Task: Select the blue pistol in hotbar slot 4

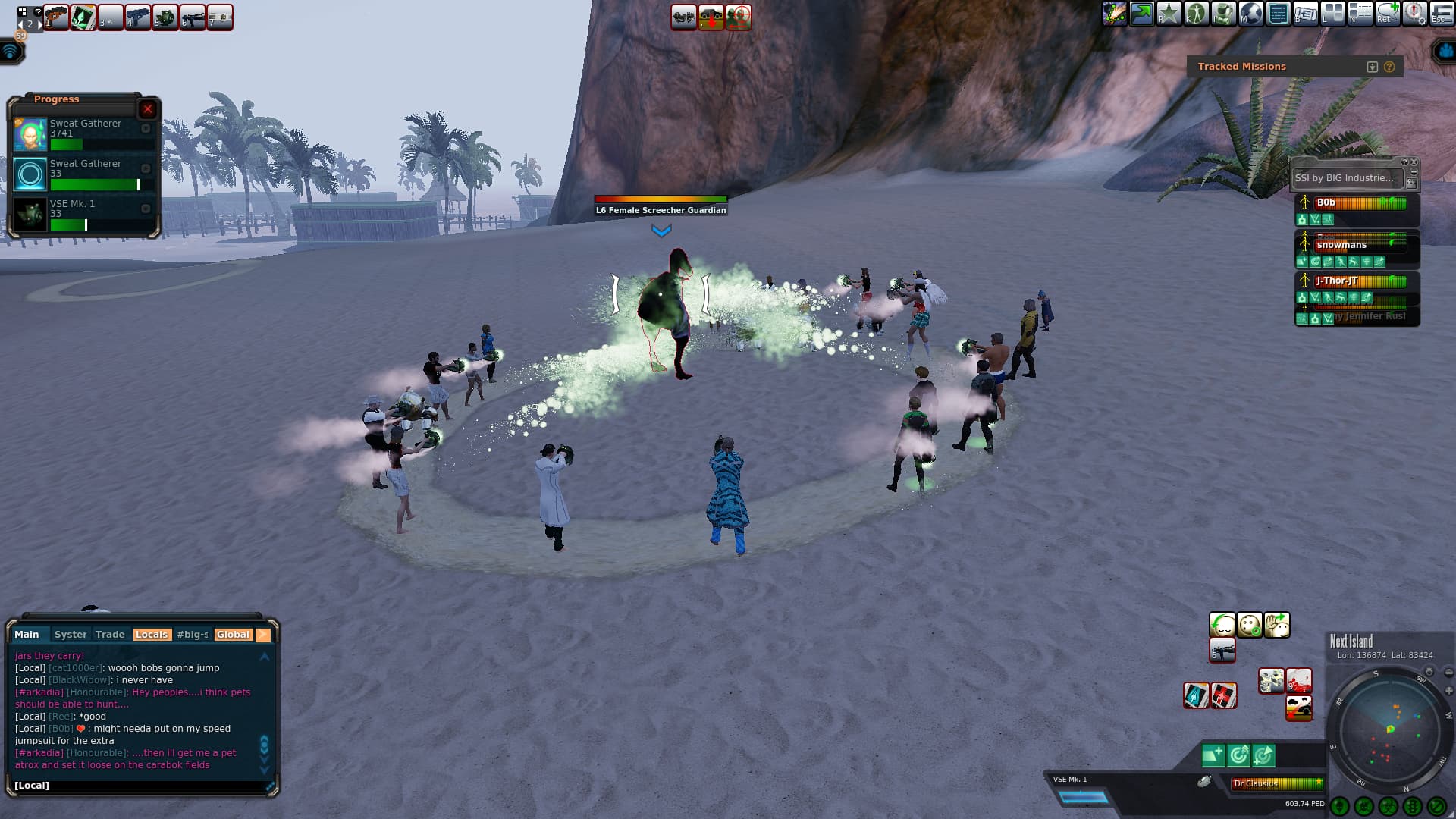Action: click(137, 16)
